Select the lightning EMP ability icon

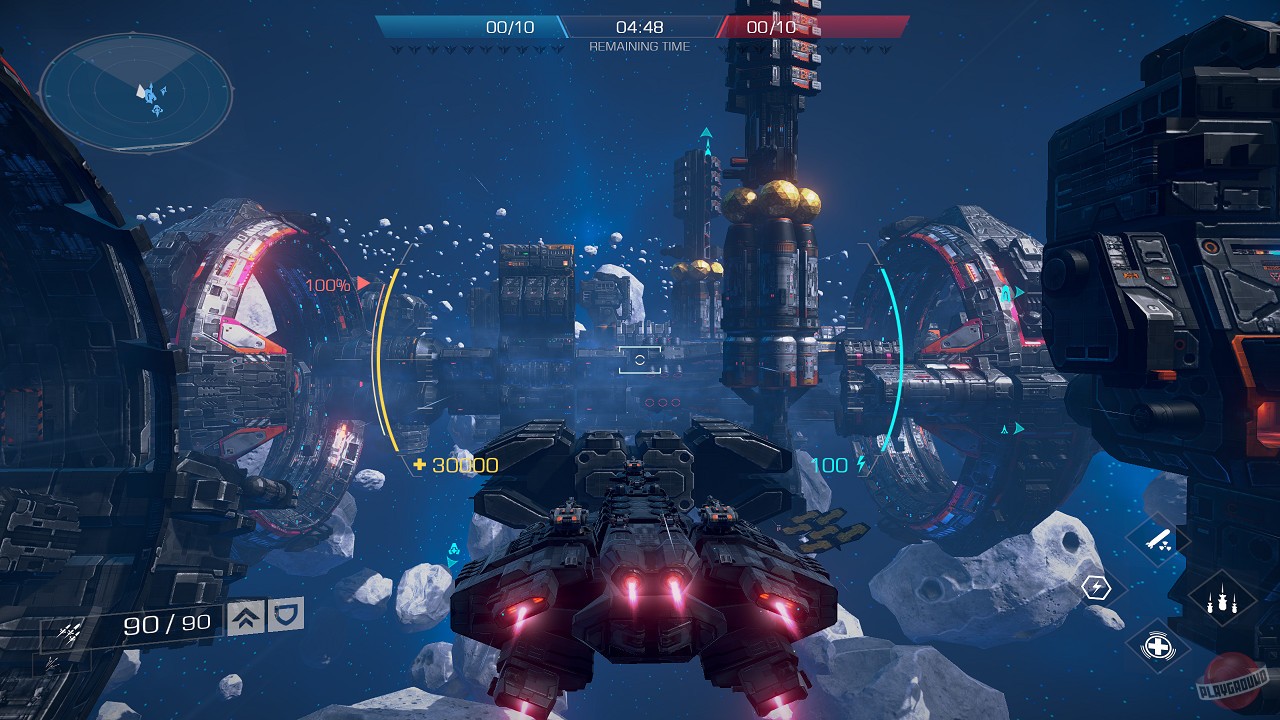pyautogui.click(x=1096, y=586)
